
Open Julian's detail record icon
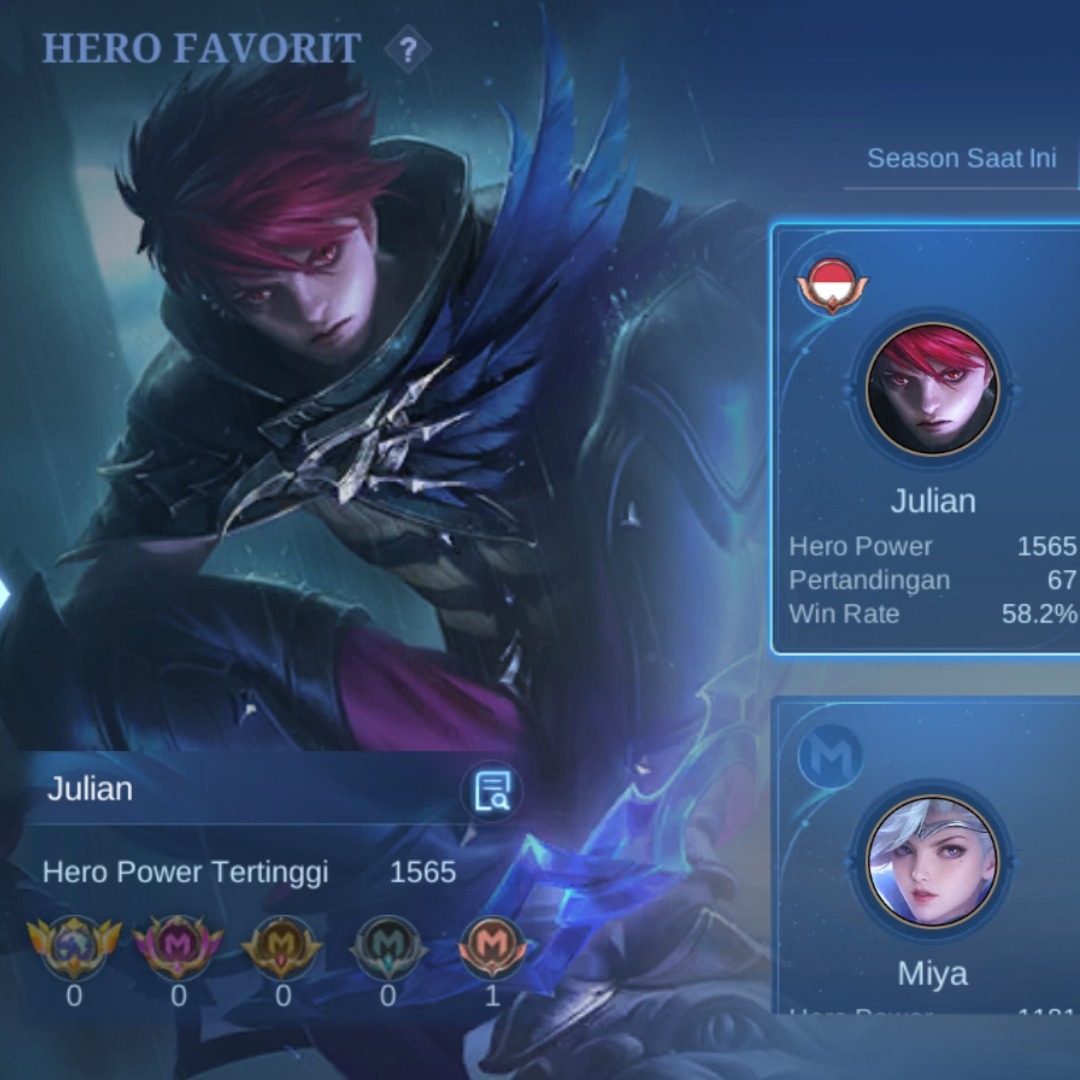491,790
